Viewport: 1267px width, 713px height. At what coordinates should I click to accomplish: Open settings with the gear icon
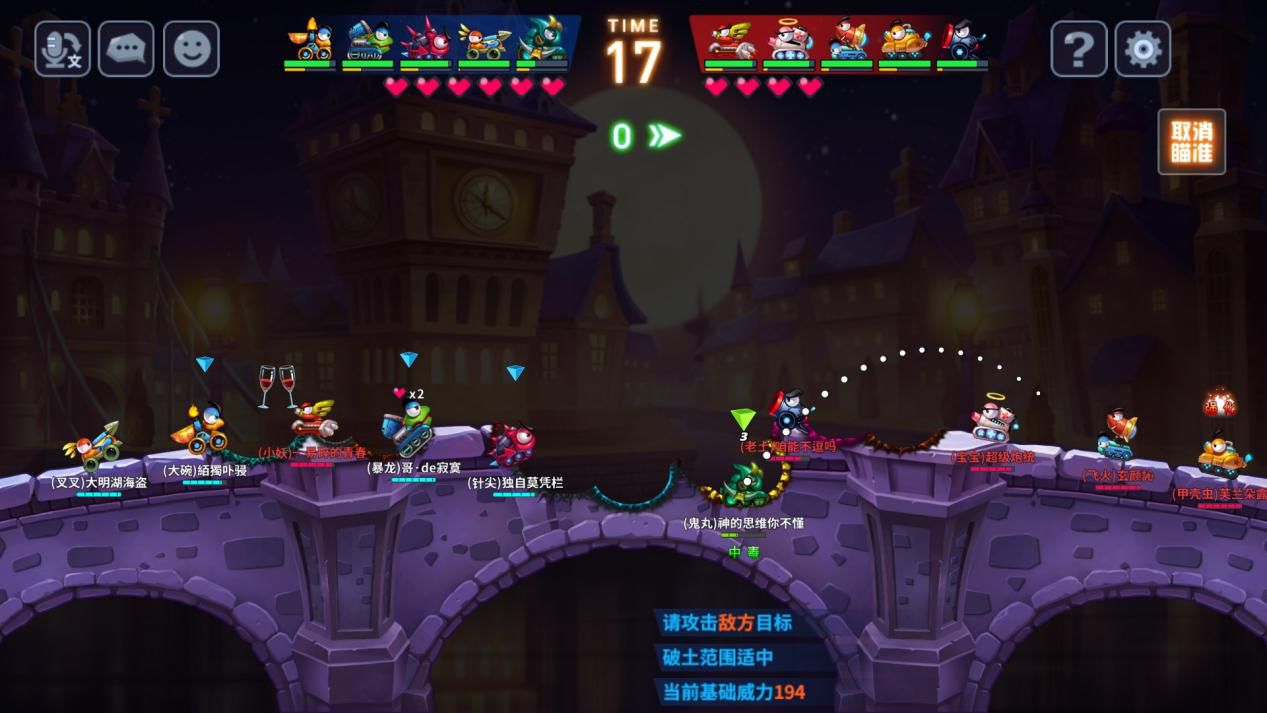tap(1142, 49)
